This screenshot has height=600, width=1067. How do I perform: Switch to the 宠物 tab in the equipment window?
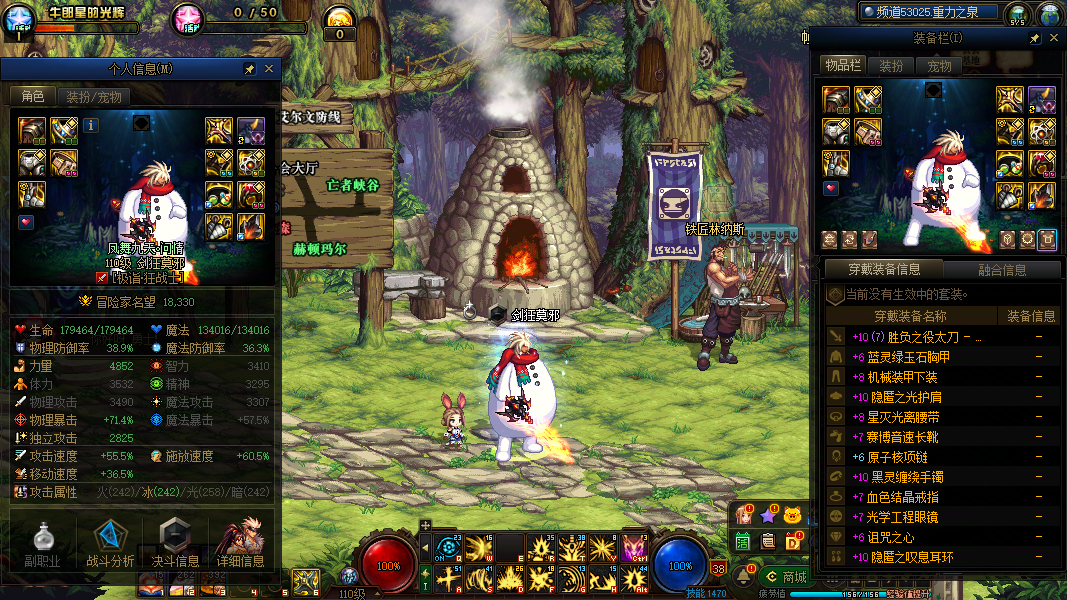pyautogui.click(x=939, y=66)
